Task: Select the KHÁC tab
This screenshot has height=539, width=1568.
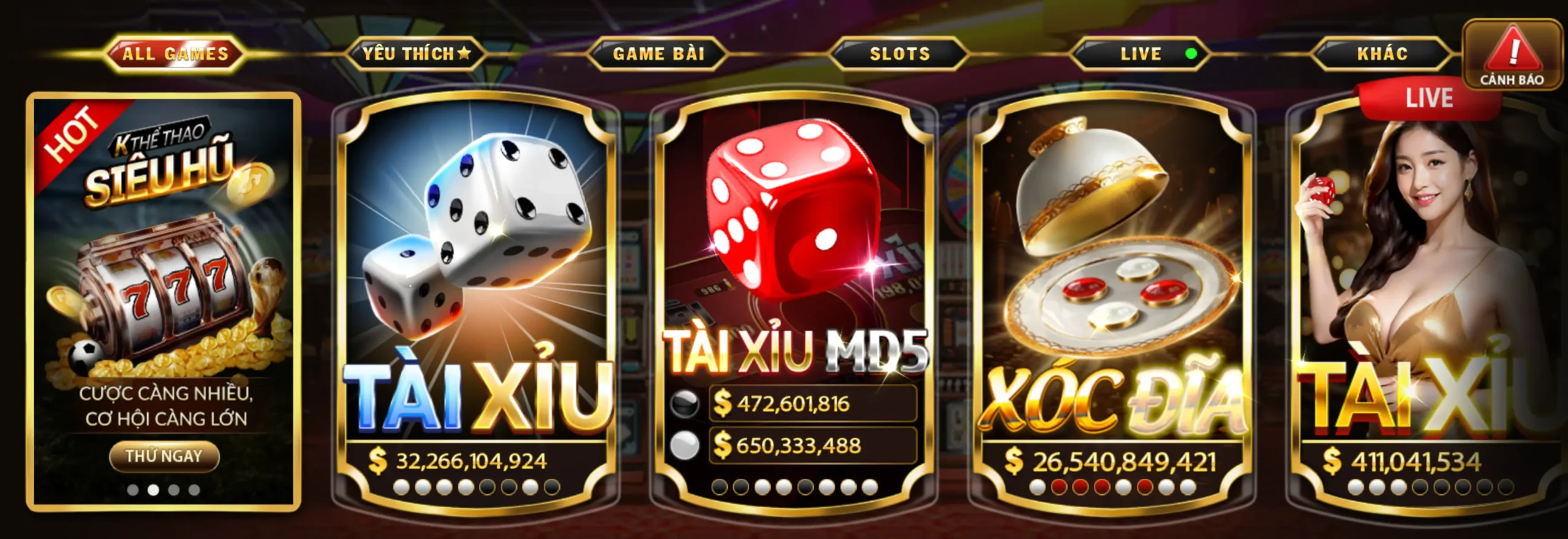Action: tap(1382, 54)
